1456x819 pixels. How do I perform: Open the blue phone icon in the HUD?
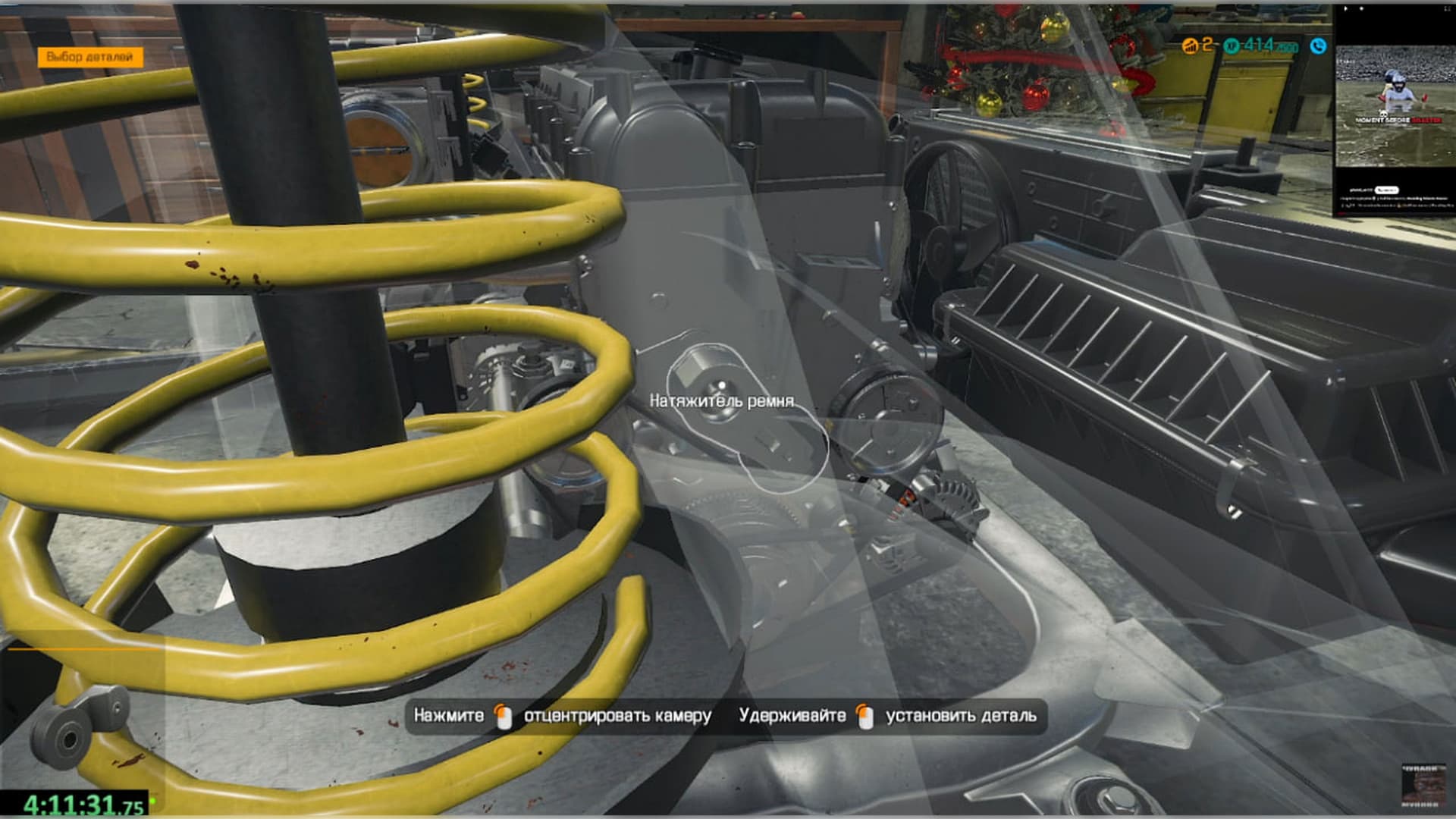pyautogui.click(x=1319, y=47)
